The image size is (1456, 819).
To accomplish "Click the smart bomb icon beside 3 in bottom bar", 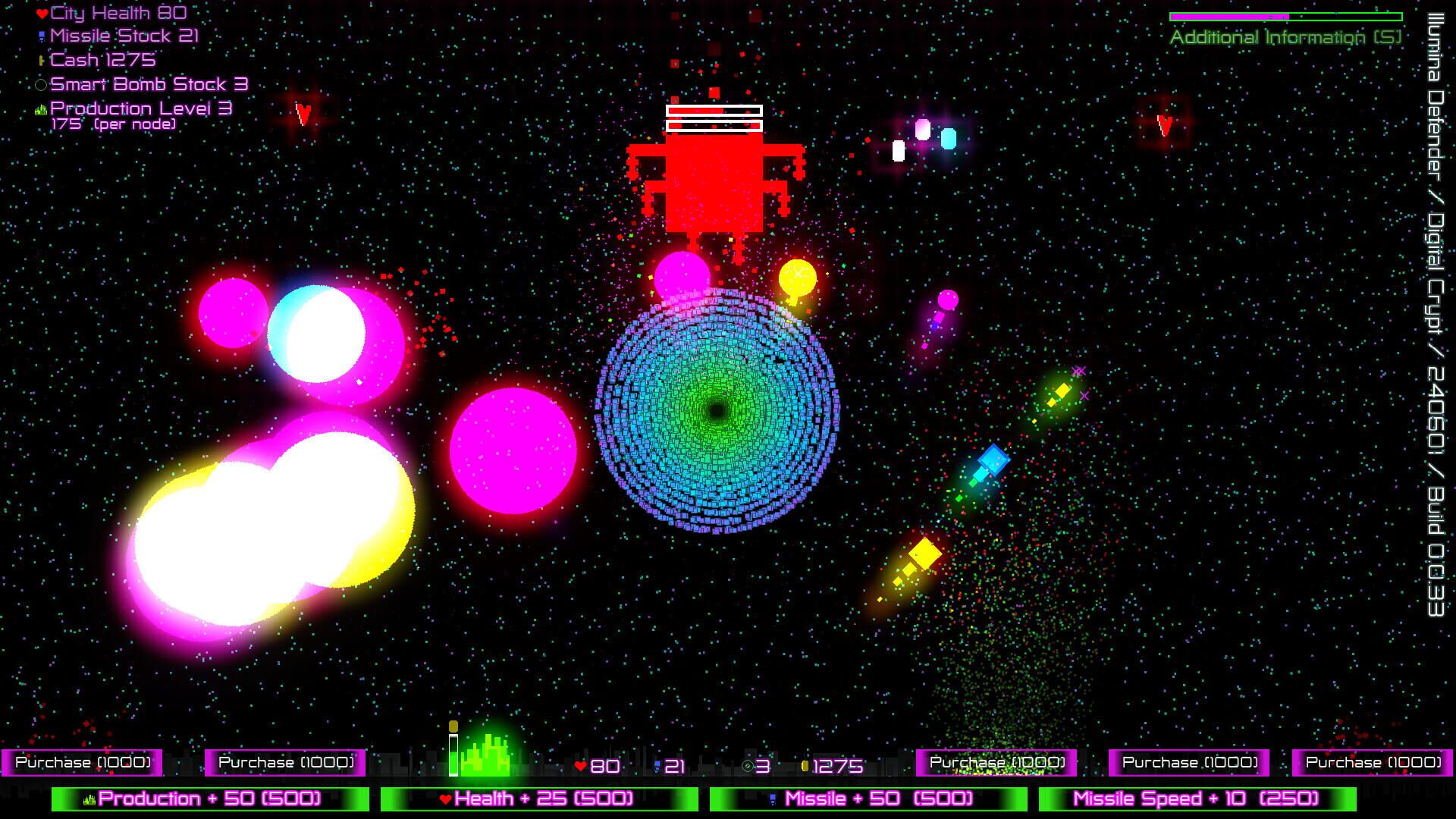I will click(x=747, y=767).
